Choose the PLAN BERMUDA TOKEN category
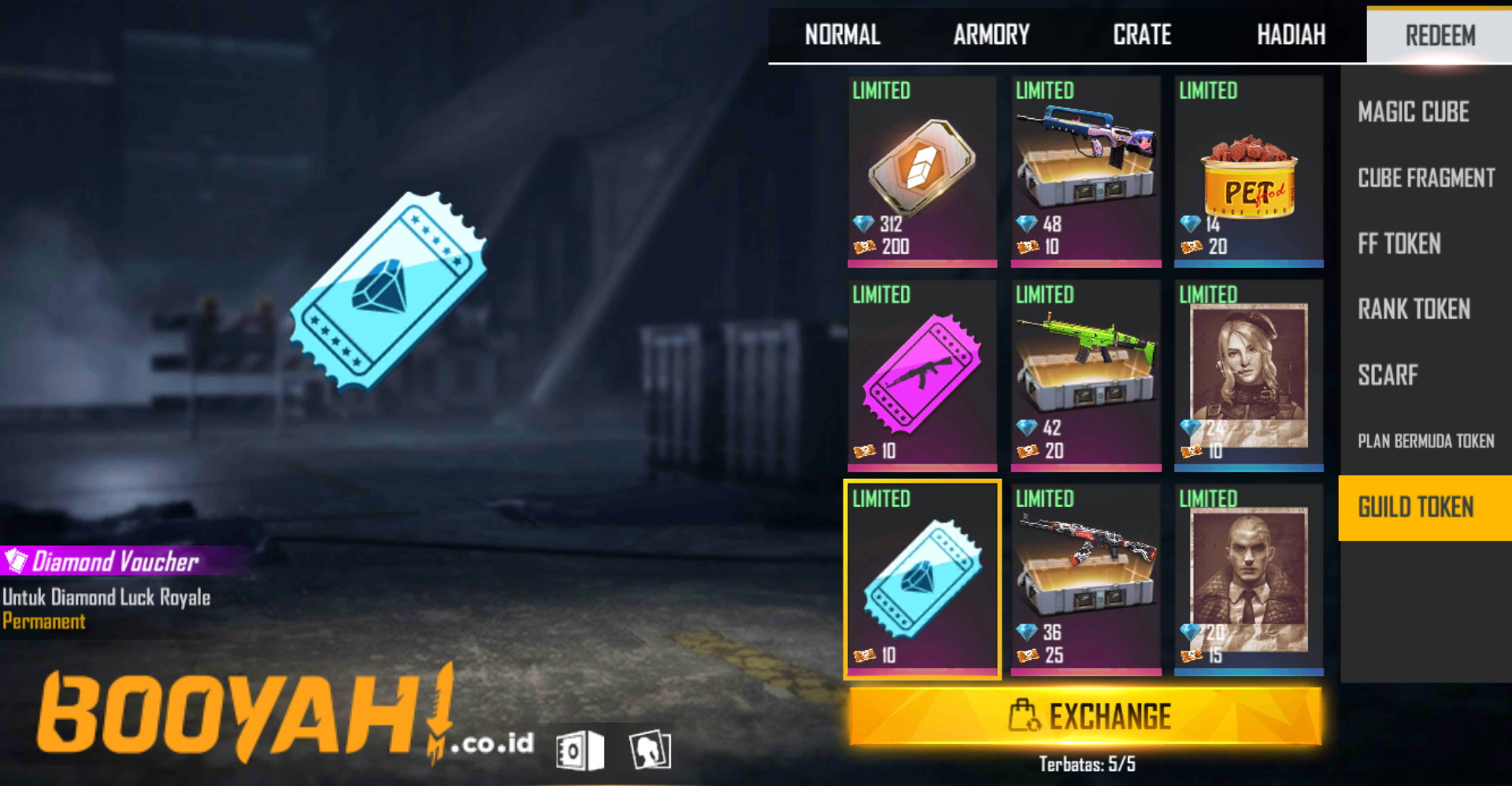This screenshot has height=786, width=1512. point(1425,441)
